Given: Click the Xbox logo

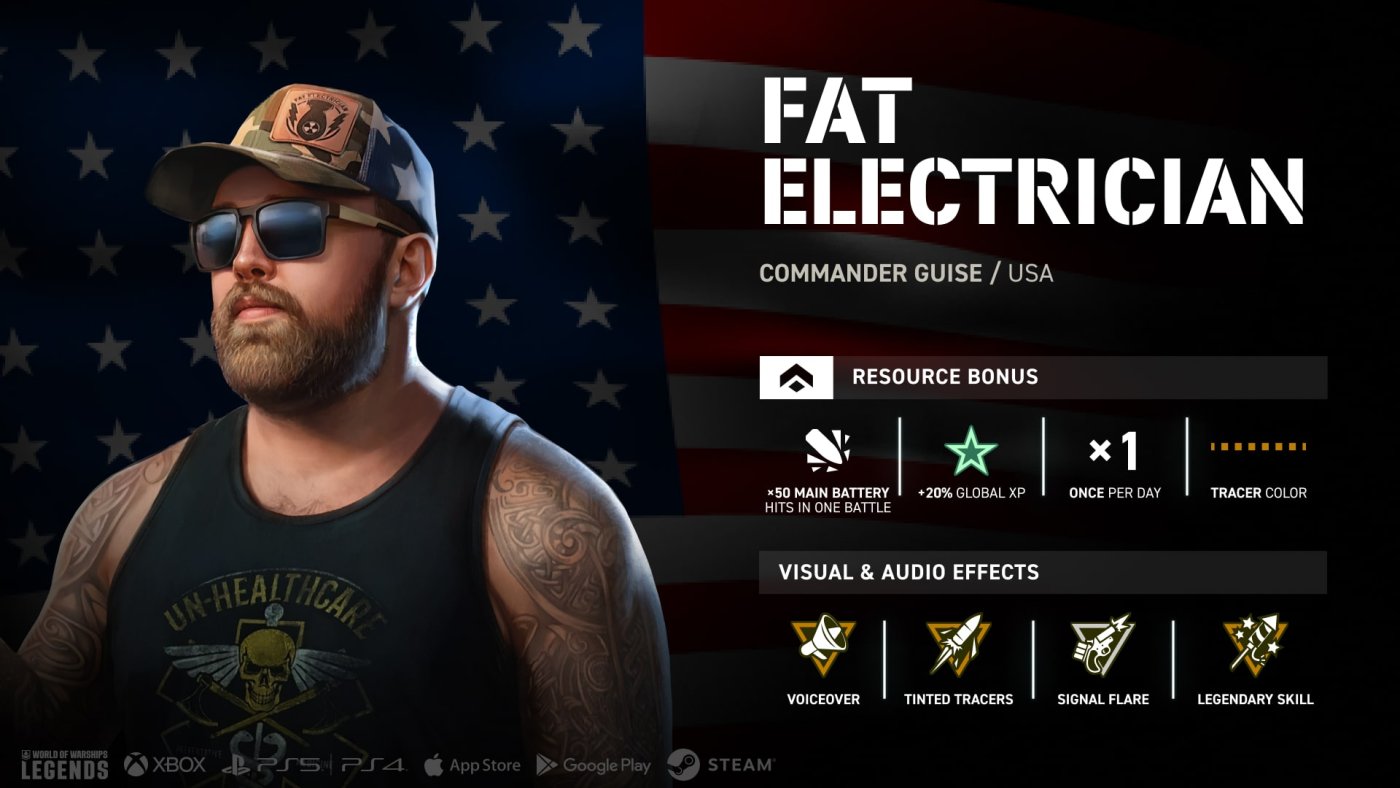Looking at the screenshot, I should [x=165, y=765].
